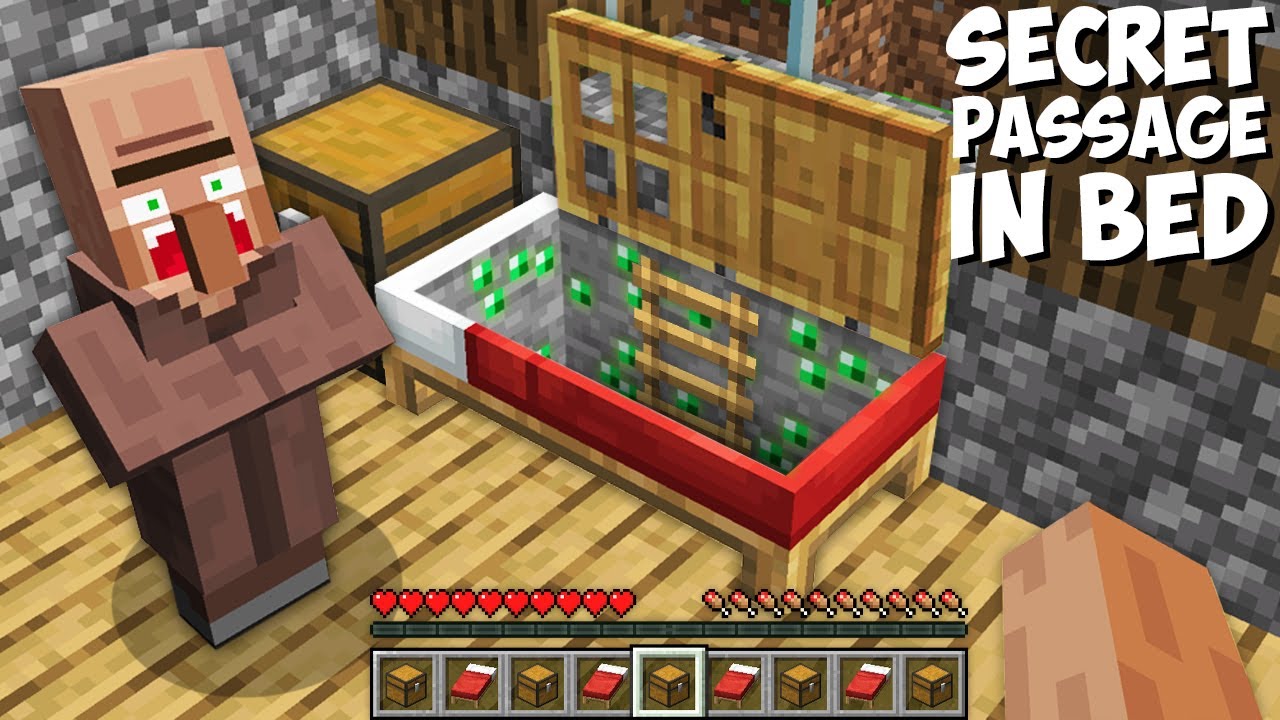Select the chest in the first hotbar slot
Image resolution: width=1280 pixels, height=720 pixels.
(404, 684)
